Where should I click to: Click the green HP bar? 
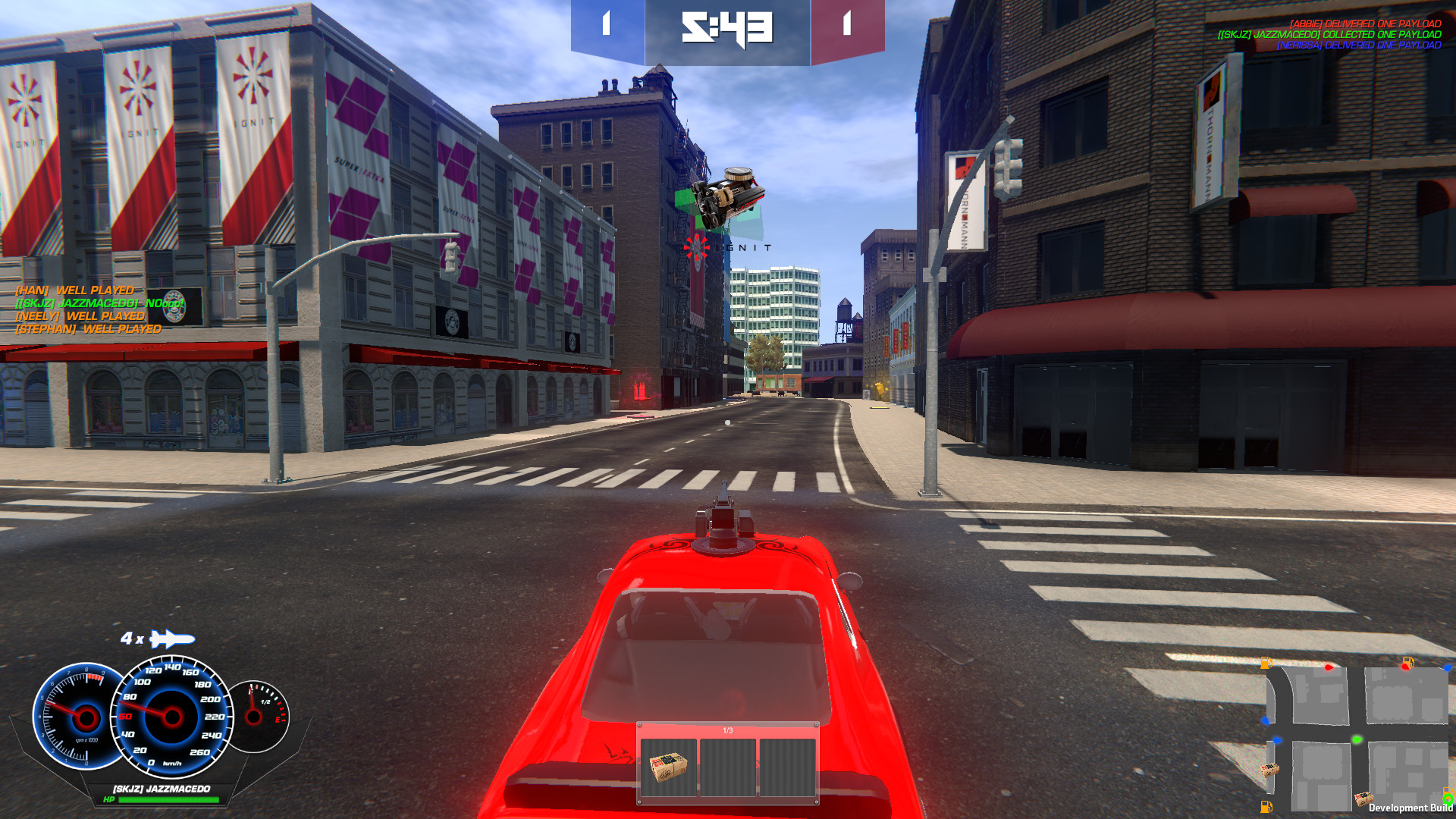[169, 799]
